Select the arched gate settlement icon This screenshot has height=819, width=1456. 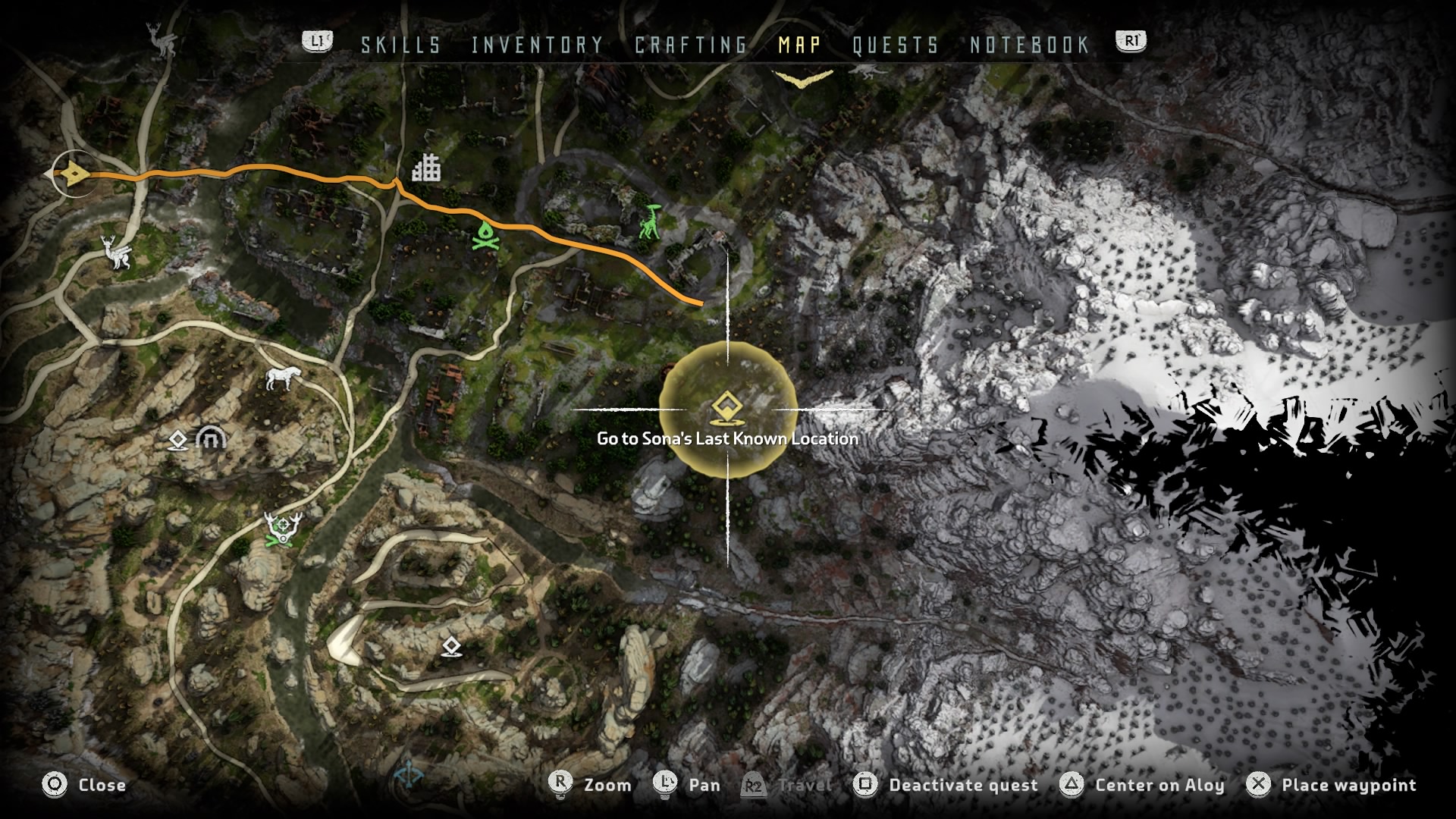(x=211, y=438)
